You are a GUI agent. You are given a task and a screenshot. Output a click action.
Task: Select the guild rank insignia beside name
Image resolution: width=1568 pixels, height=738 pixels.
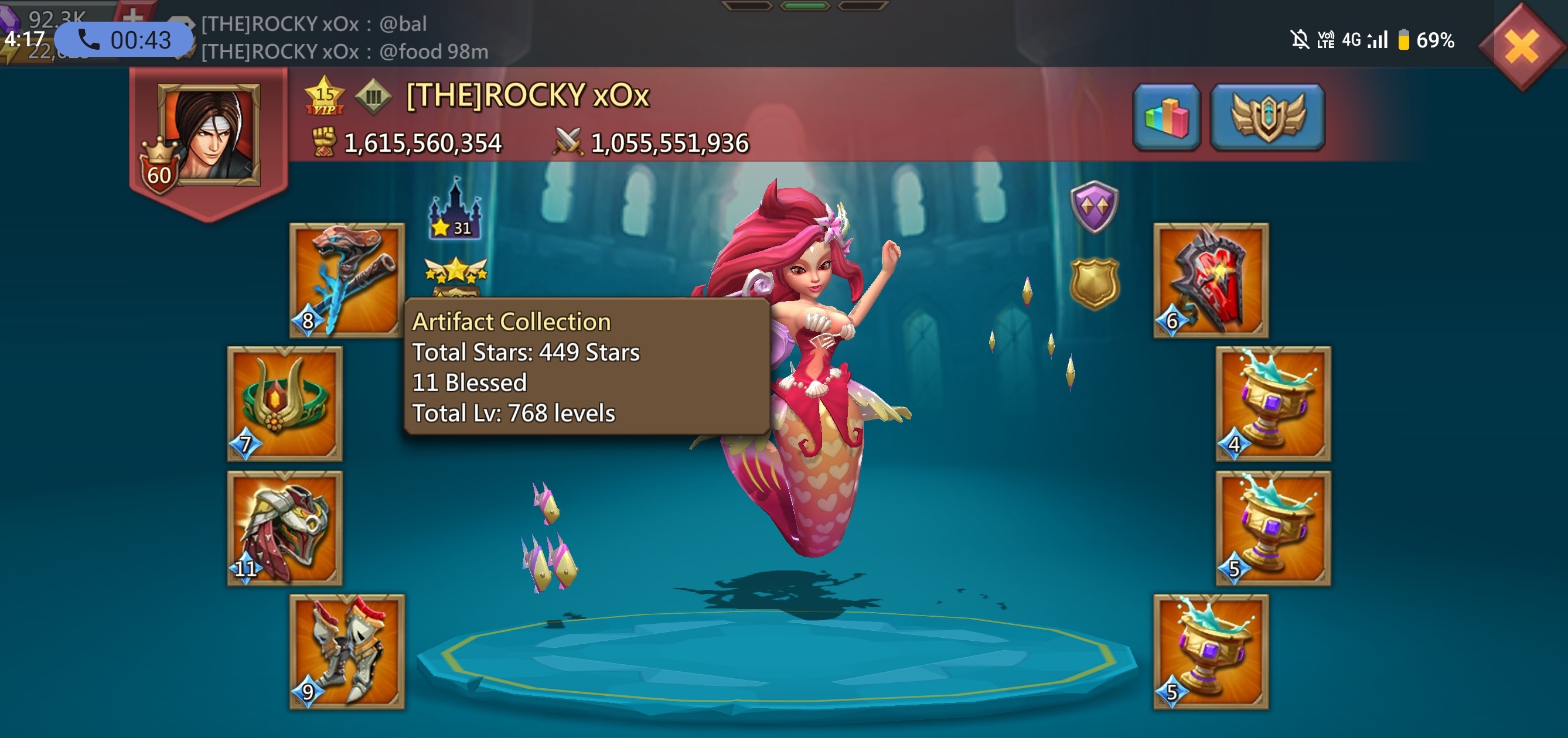374,96
